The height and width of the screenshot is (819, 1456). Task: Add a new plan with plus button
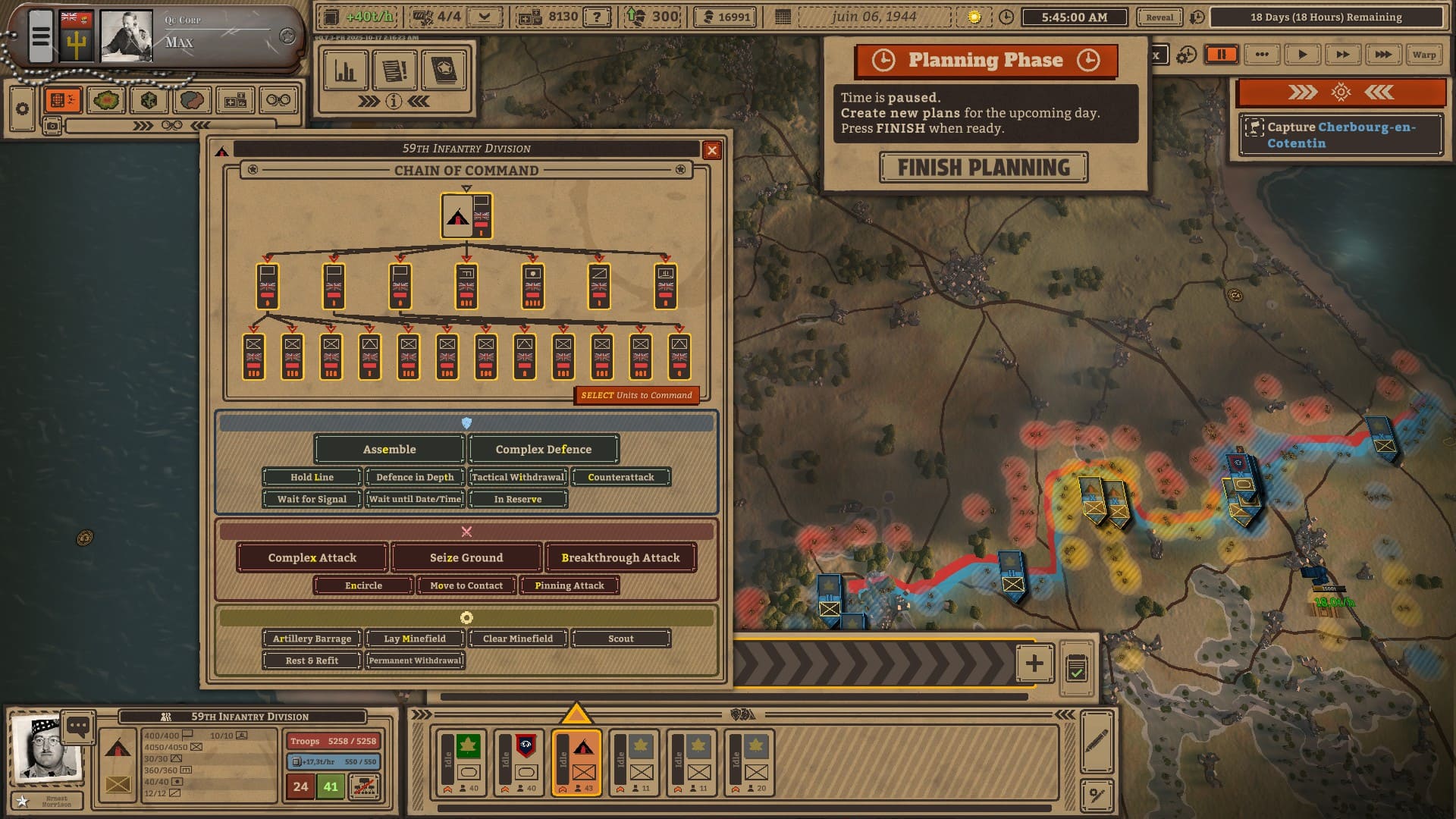click(x=1034, y=664)
